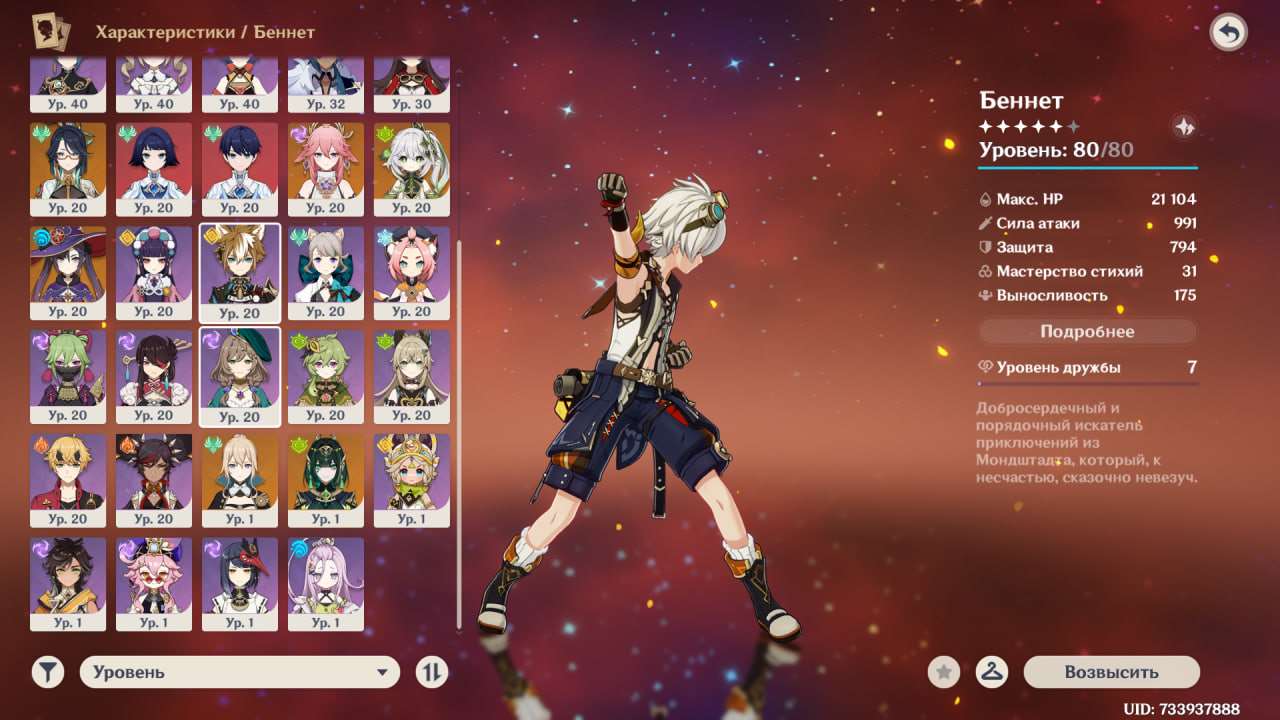The width and height of the screenshot is (1280, 720).
Task: Go back using the return arrow button
Action: click(1228, 32)
